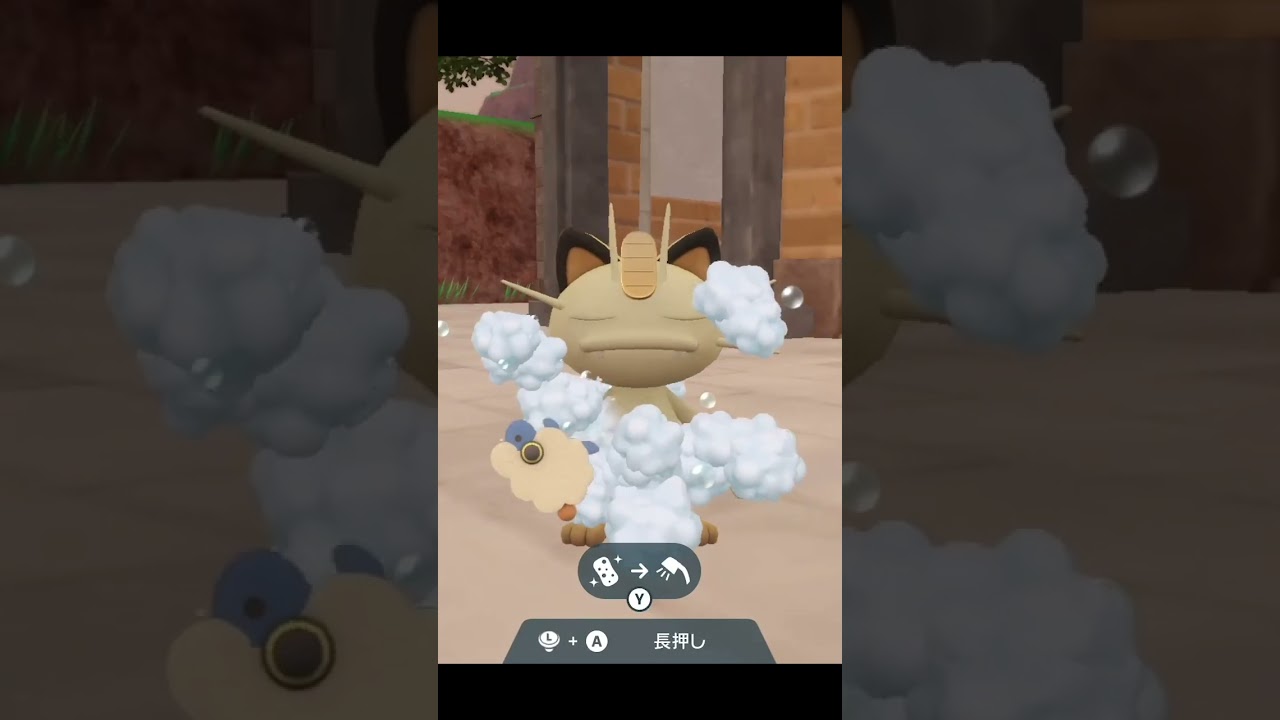This screenshot has width=1280, height=720.
Task: Select the sparkling sponge icon
Action: (606, 570)
